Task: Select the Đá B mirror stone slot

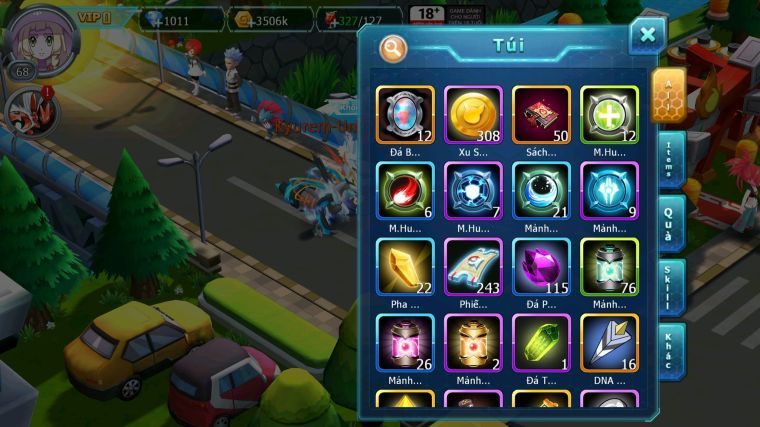Action: (406, 114)
